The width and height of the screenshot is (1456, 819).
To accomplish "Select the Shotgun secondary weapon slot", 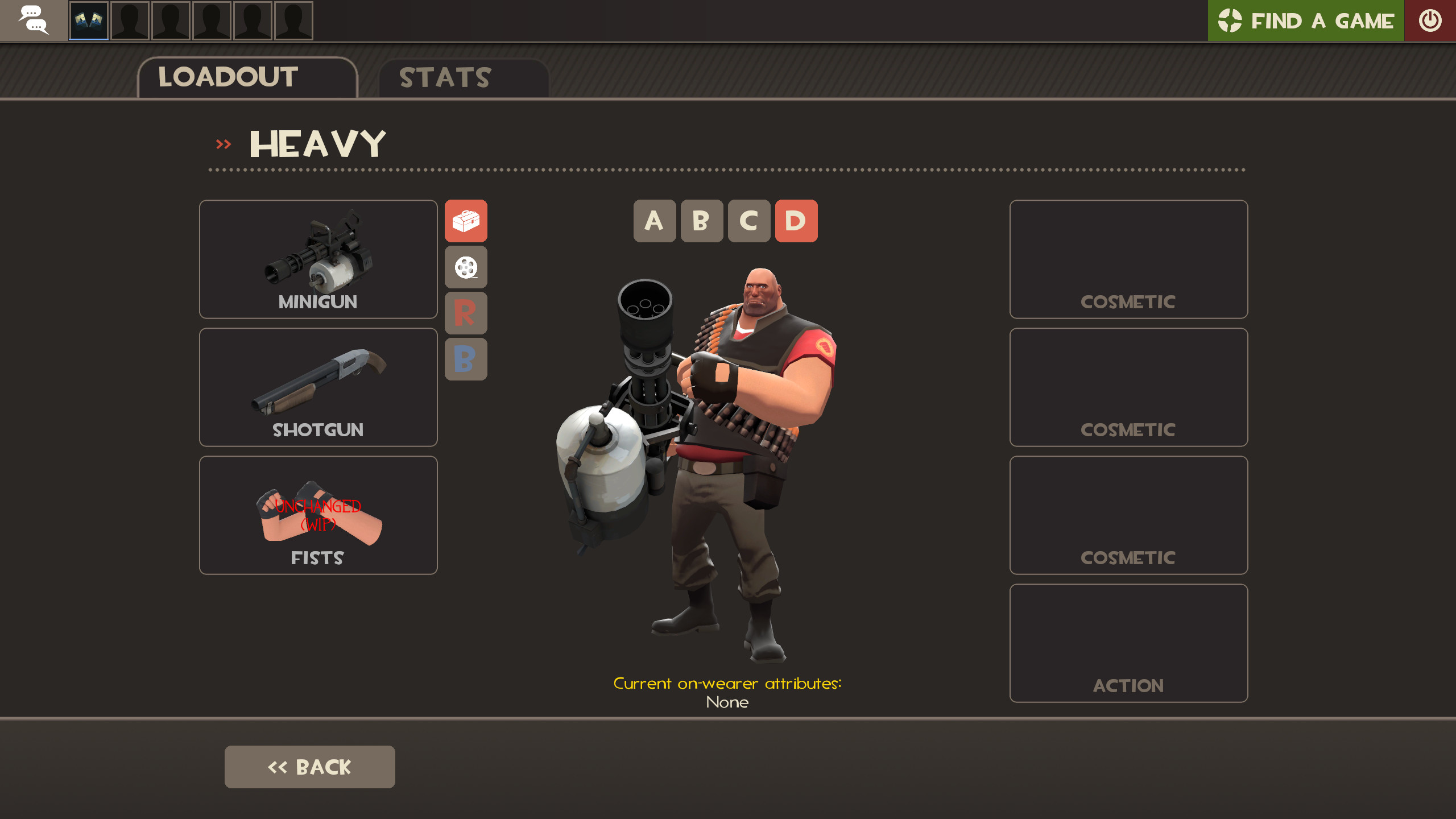I will (x=317, y=387).
